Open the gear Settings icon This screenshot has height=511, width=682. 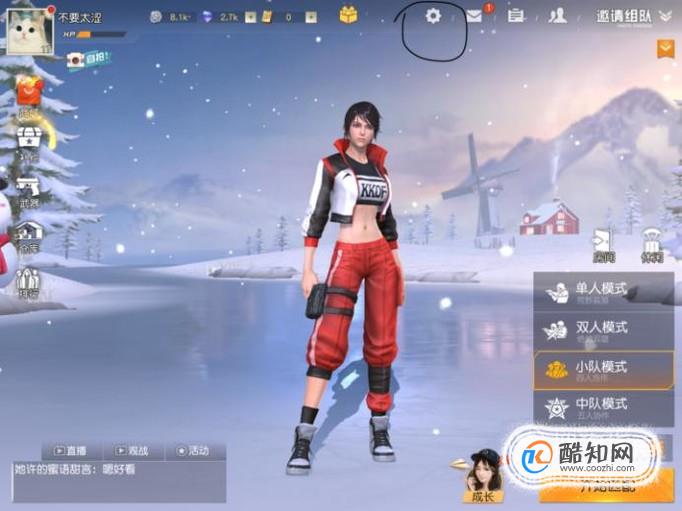coord(433,16)
